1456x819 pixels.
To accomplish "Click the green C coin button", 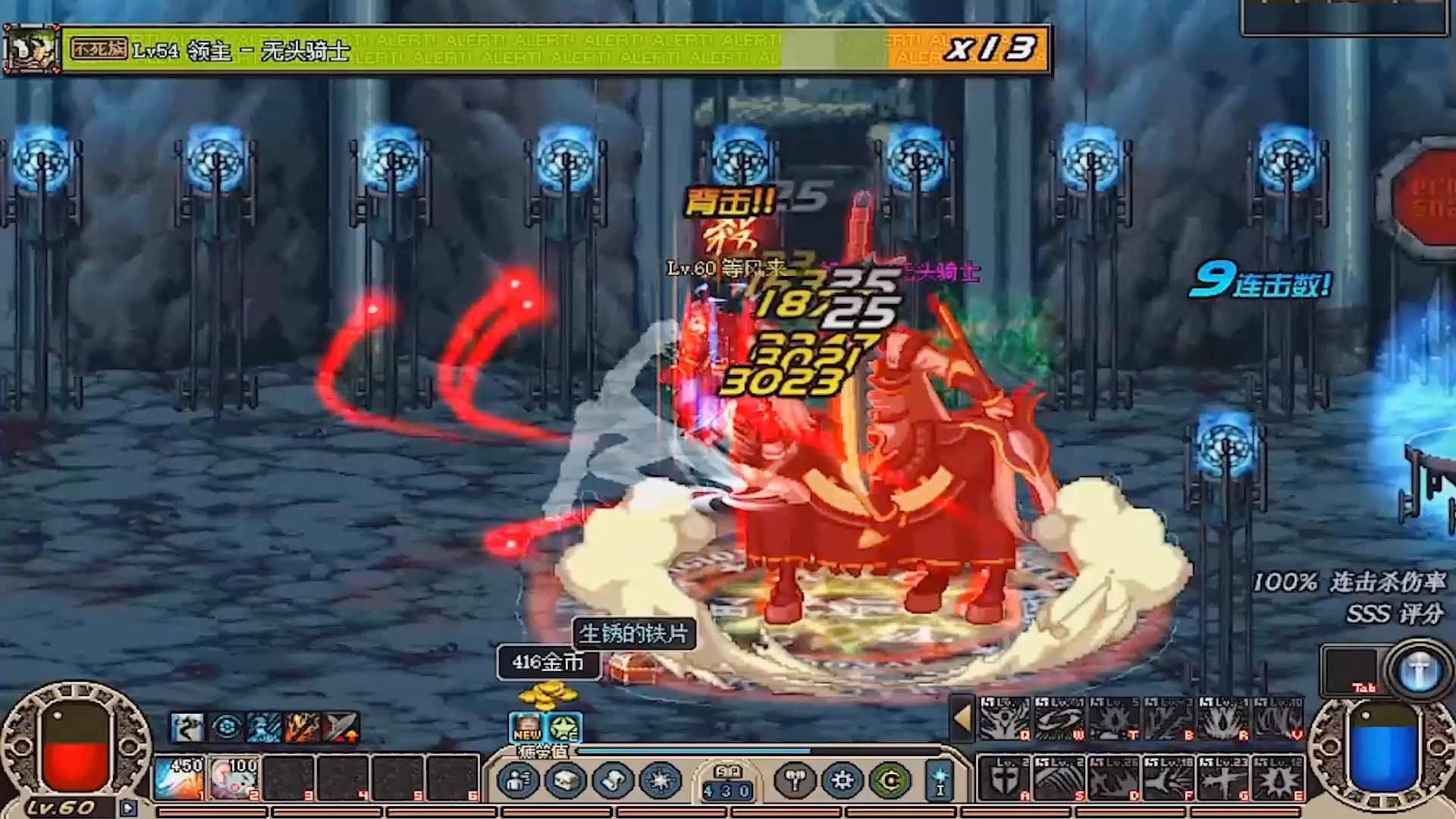I will (x=890, y=780).
